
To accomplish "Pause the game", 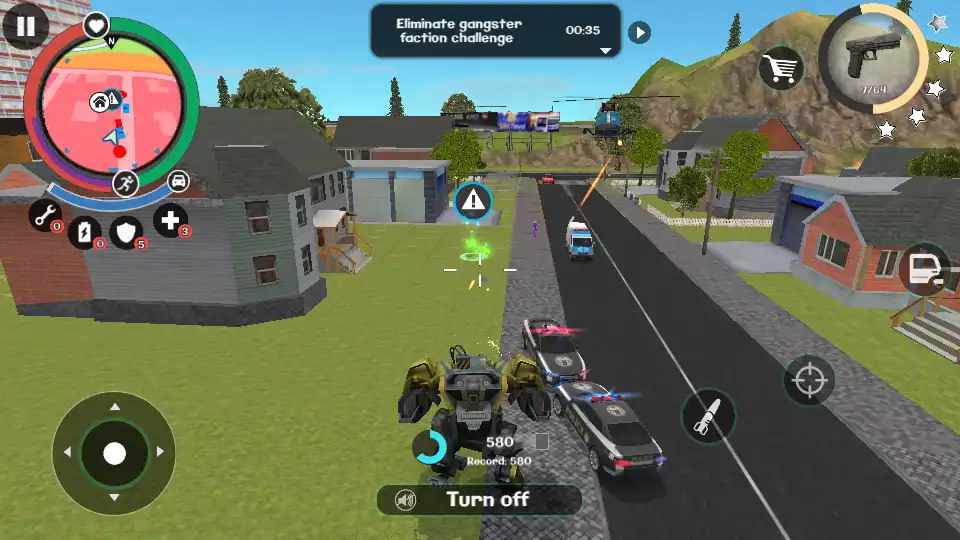I will 25,25.
